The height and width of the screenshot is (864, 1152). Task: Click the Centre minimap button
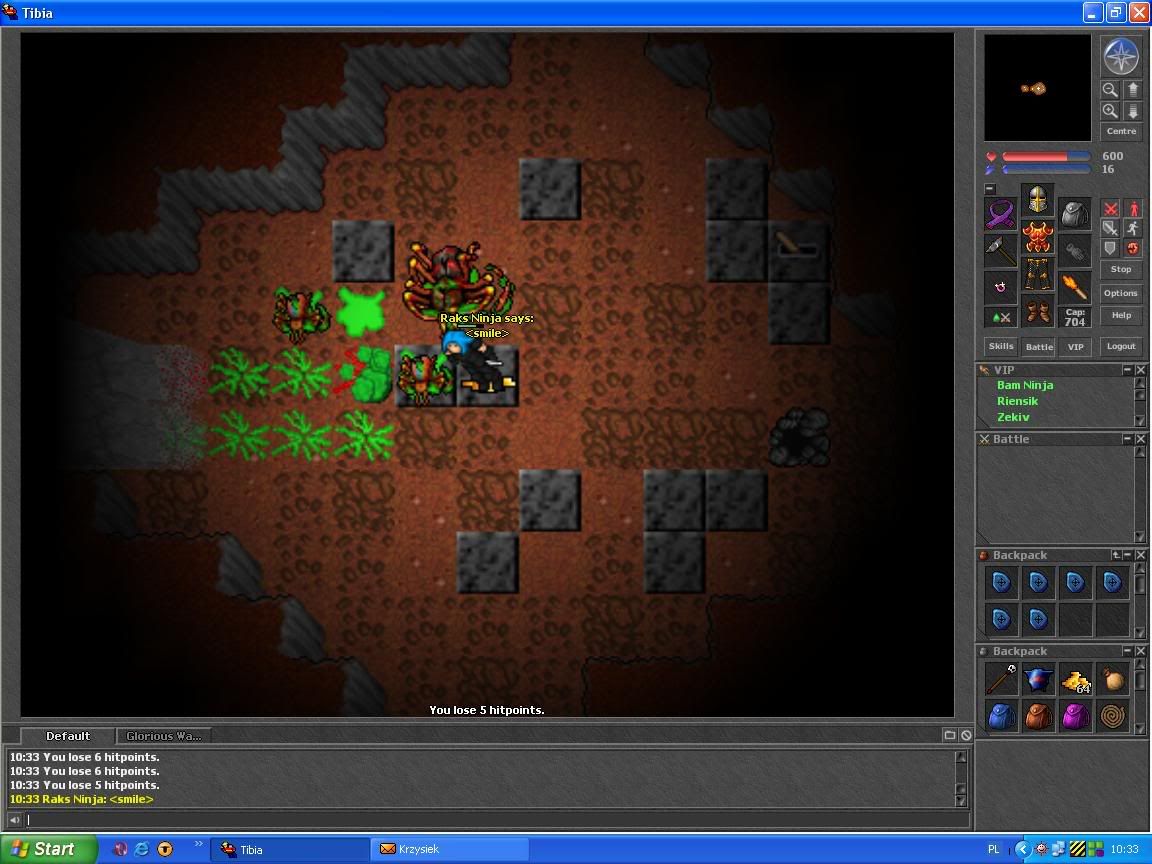(x=1121, y=131)
